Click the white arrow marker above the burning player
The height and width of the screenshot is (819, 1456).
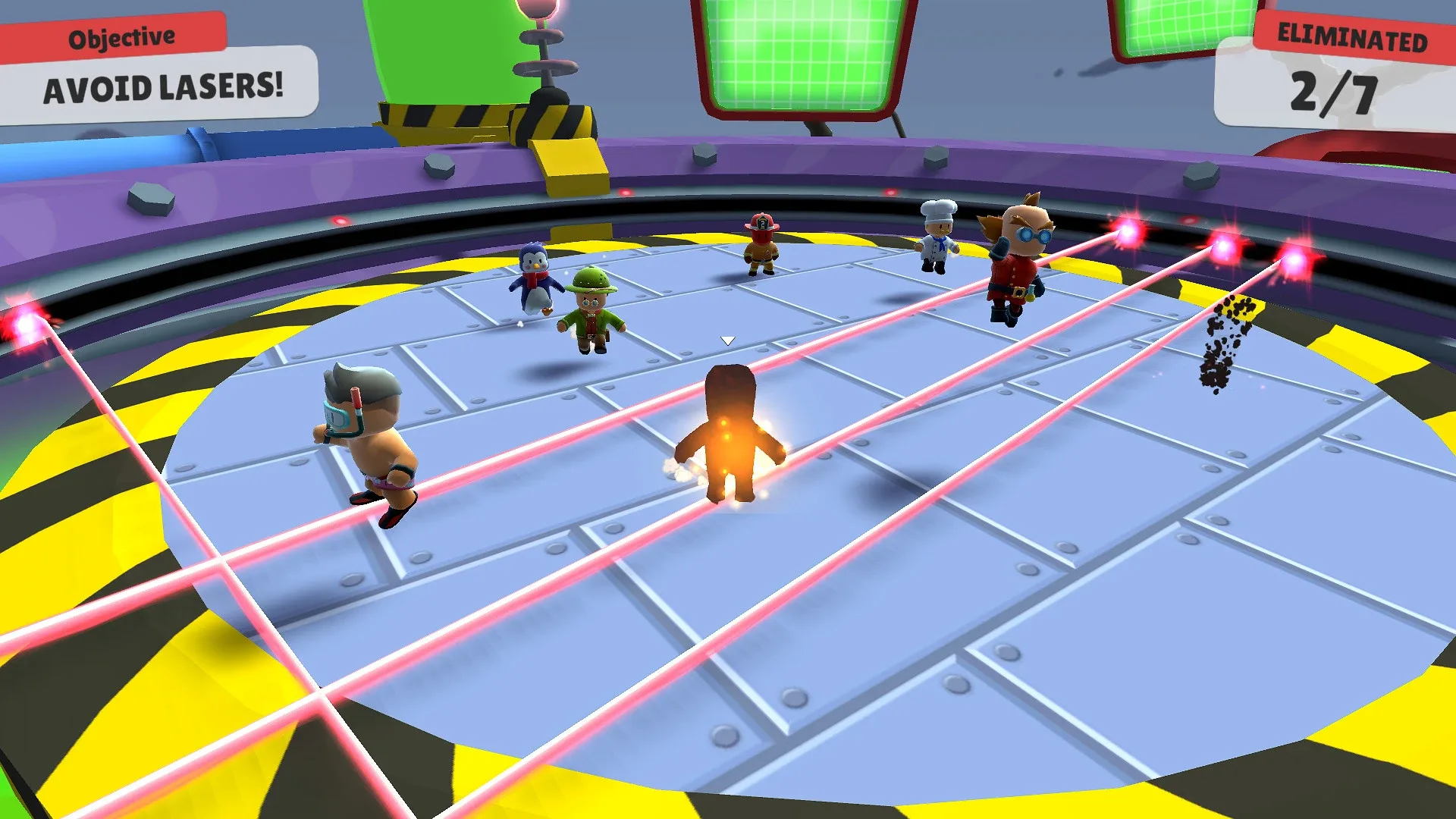[728, 340]
